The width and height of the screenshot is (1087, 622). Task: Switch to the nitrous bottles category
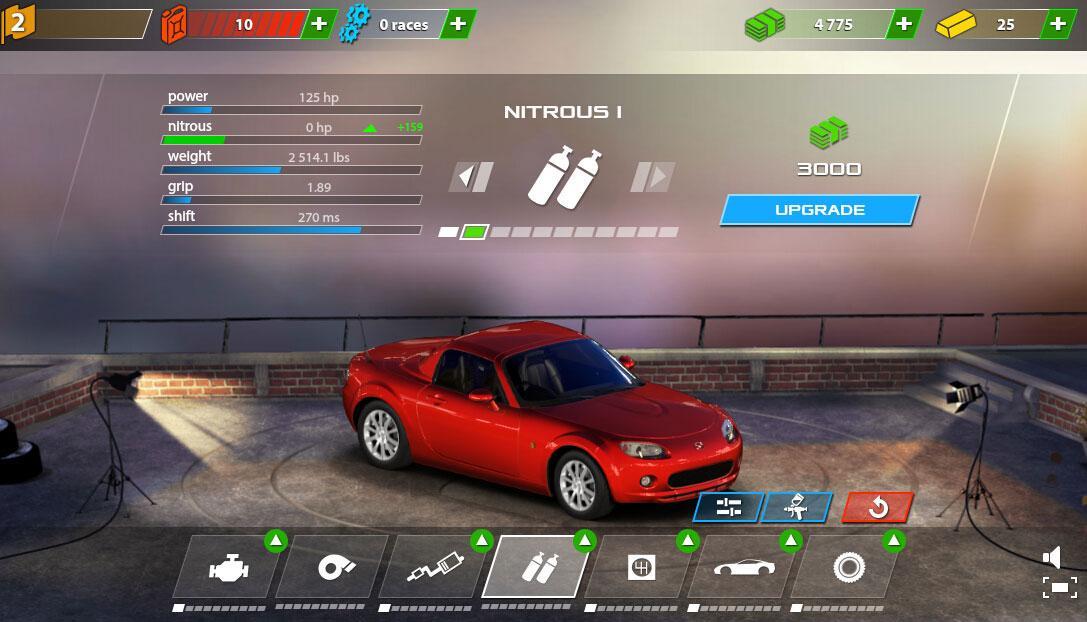[537, 567]
